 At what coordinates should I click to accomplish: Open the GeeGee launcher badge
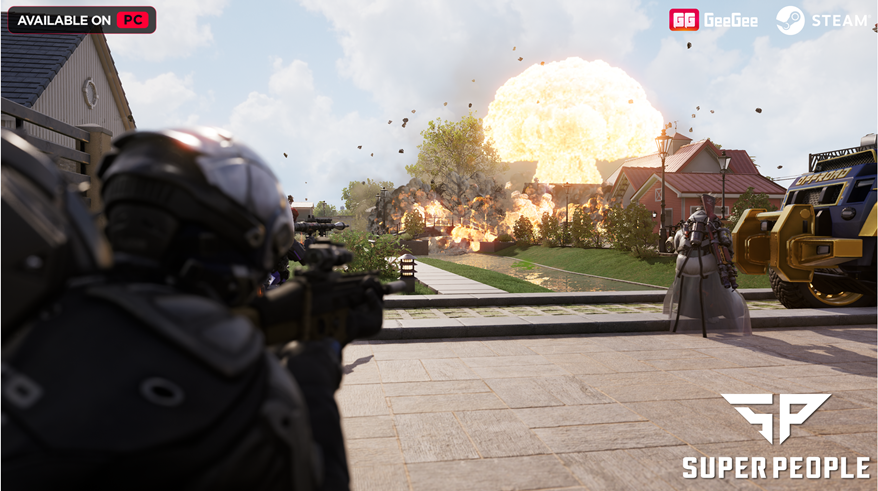pyautogui.click(x=713, y=20)
